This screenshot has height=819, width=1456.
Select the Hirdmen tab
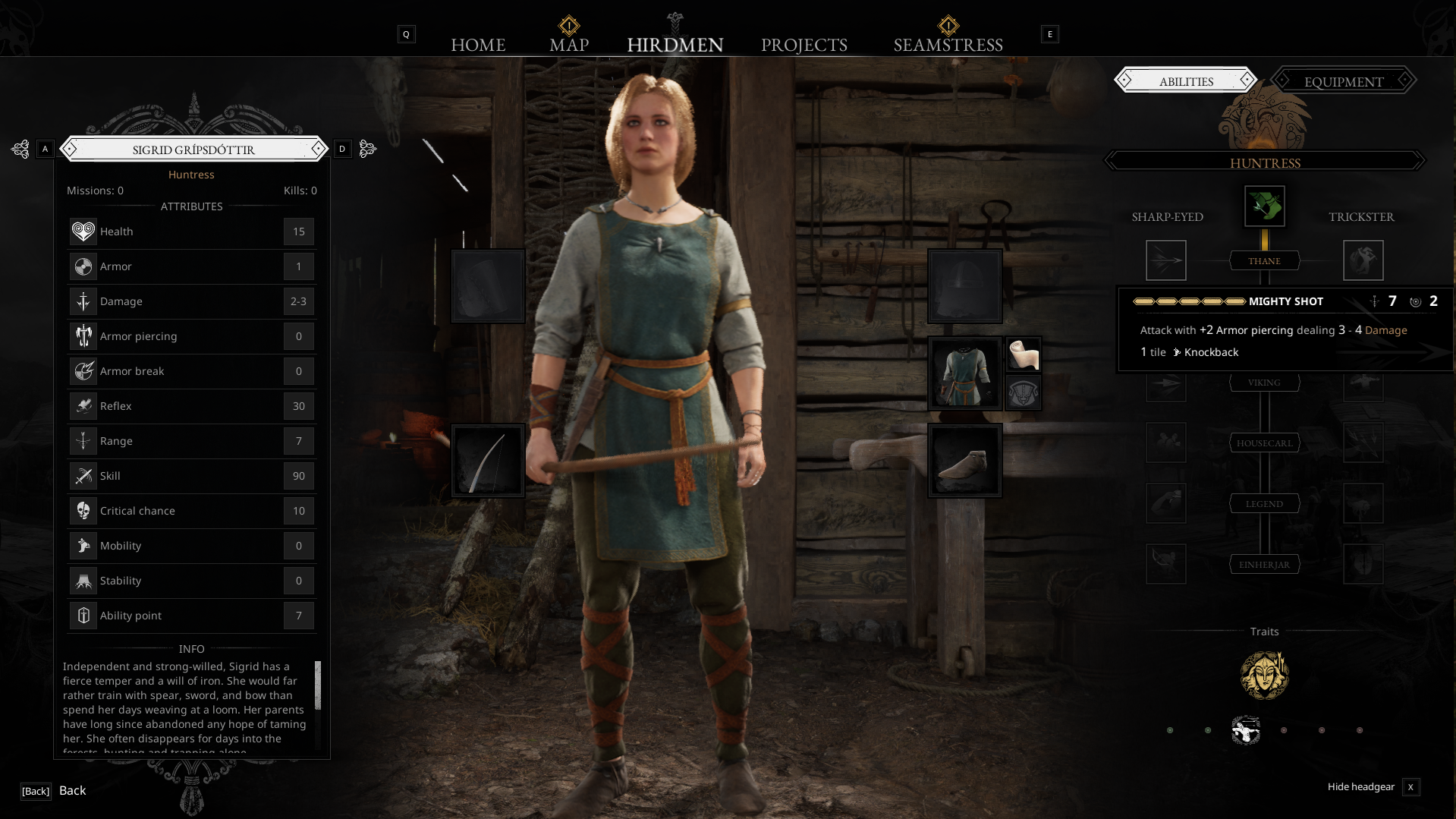point(675,45)
